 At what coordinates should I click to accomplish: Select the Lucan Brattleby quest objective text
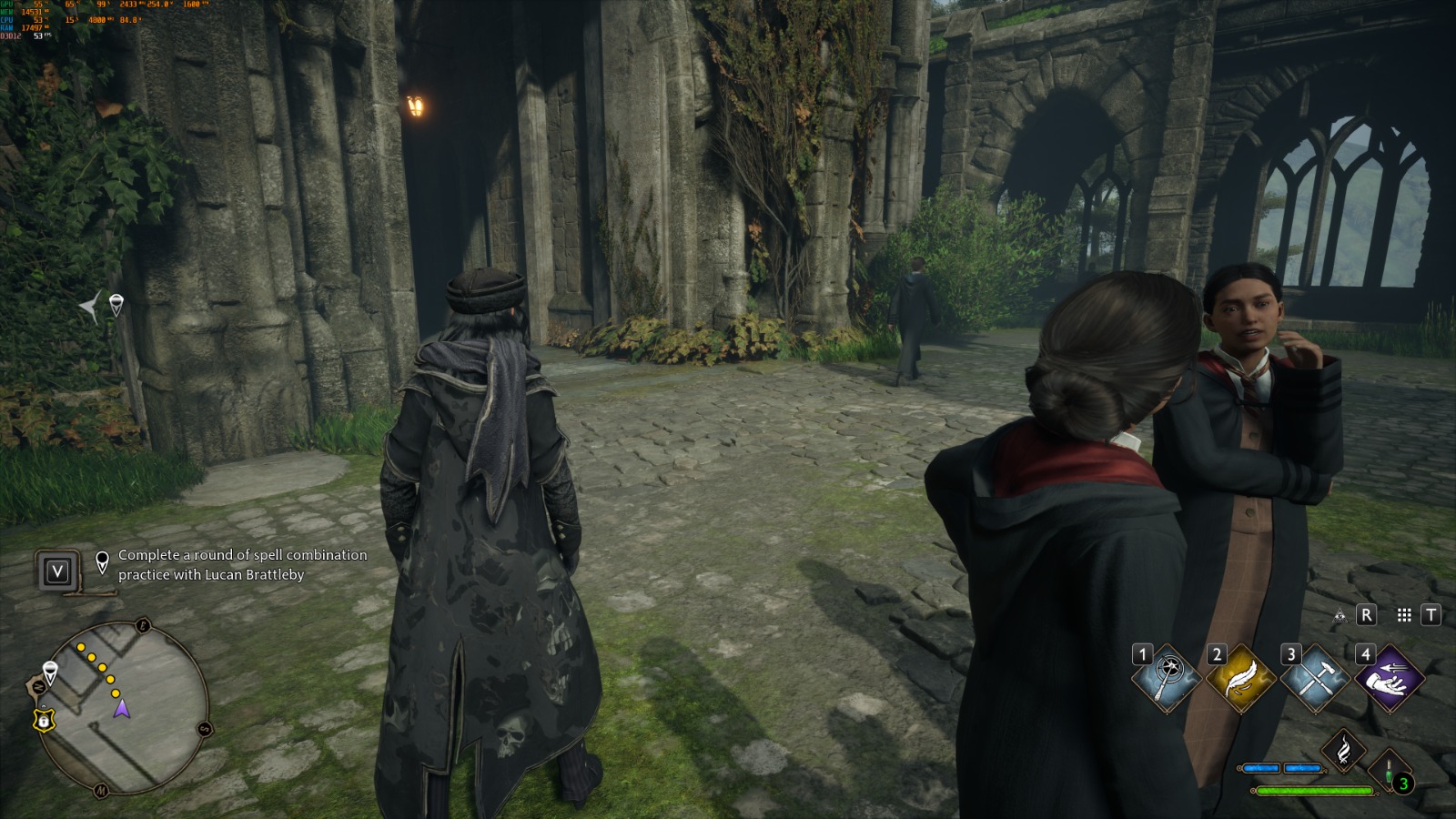tap(242, 564)
